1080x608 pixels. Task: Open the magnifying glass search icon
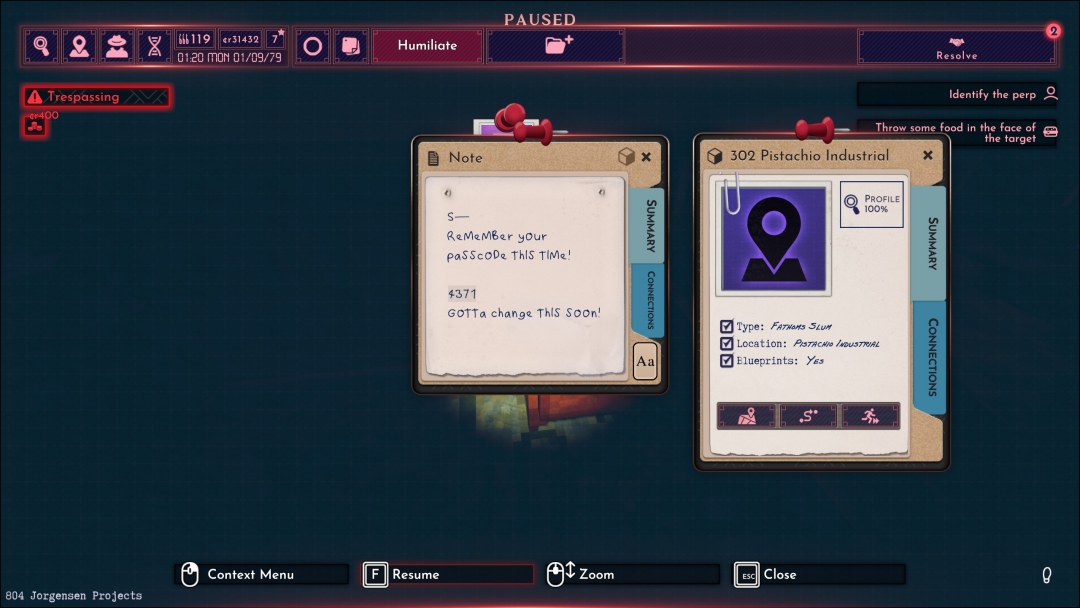click(x=42, y=46)
